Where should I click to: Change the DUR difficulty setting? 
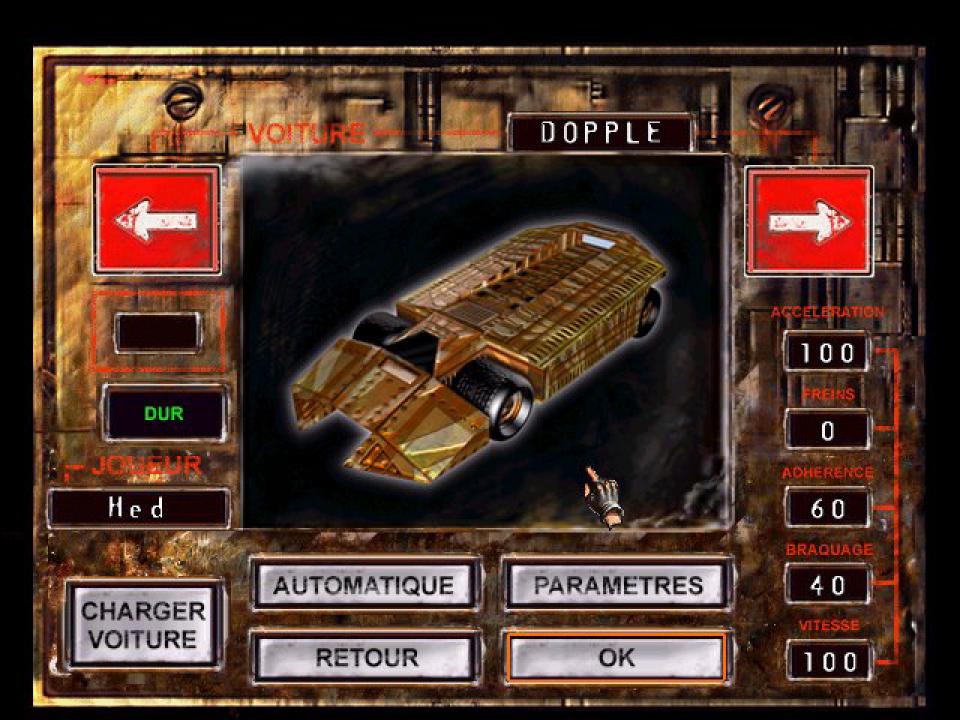164,412
